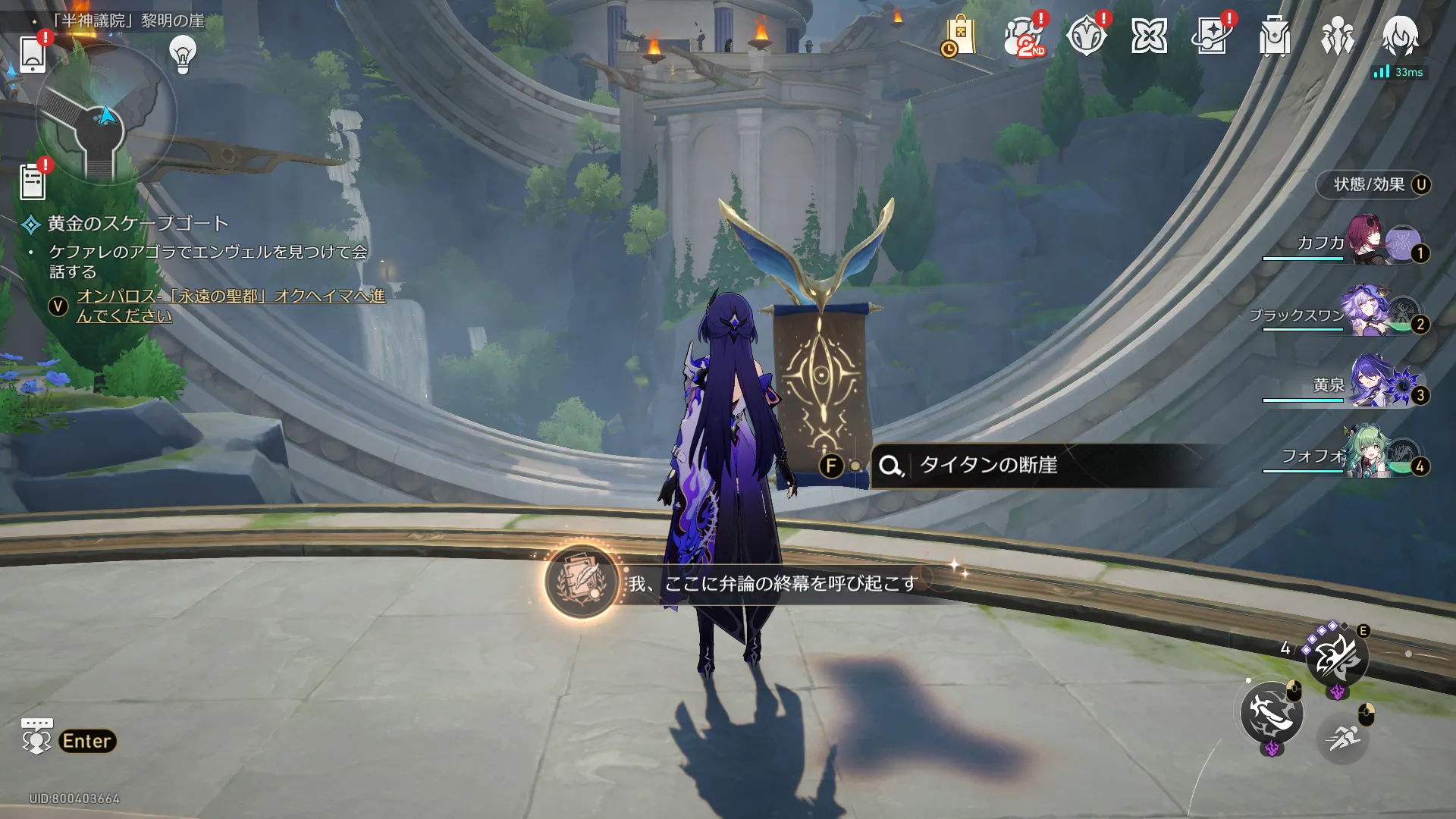Switch to party member カフカ
Viewport: 1456px width, 819px height.
click(1365, 243)
